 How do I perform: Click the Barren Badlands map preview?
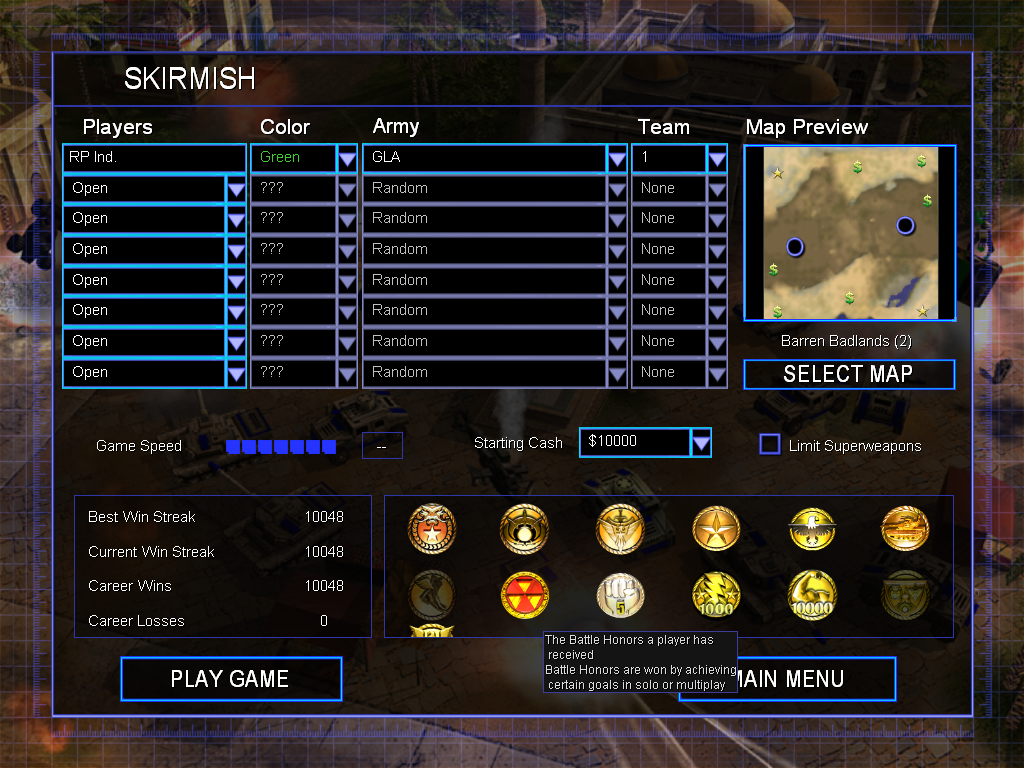click(x=849, y=232)
